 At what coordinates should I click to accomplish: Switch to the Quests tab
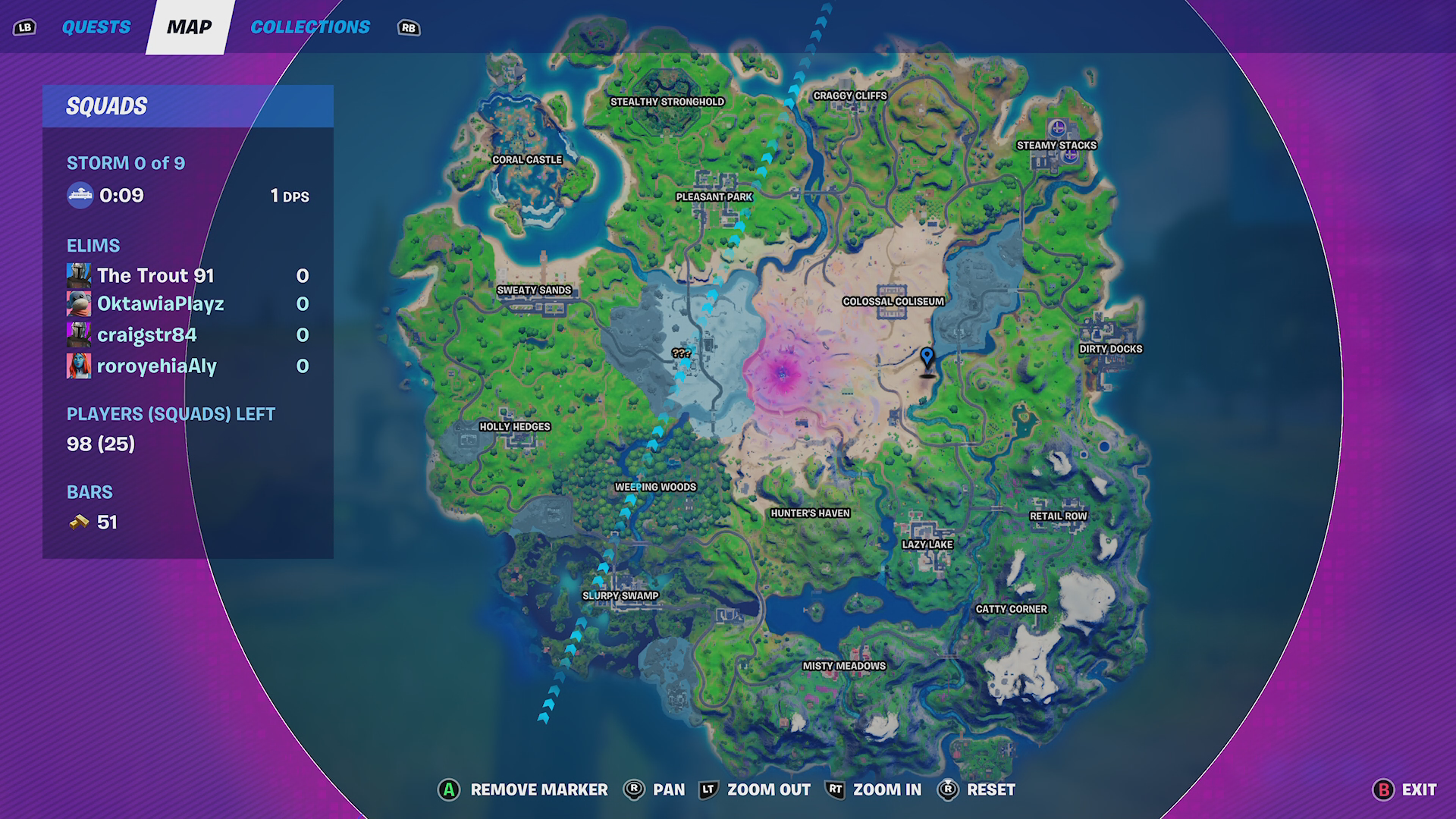96,27
